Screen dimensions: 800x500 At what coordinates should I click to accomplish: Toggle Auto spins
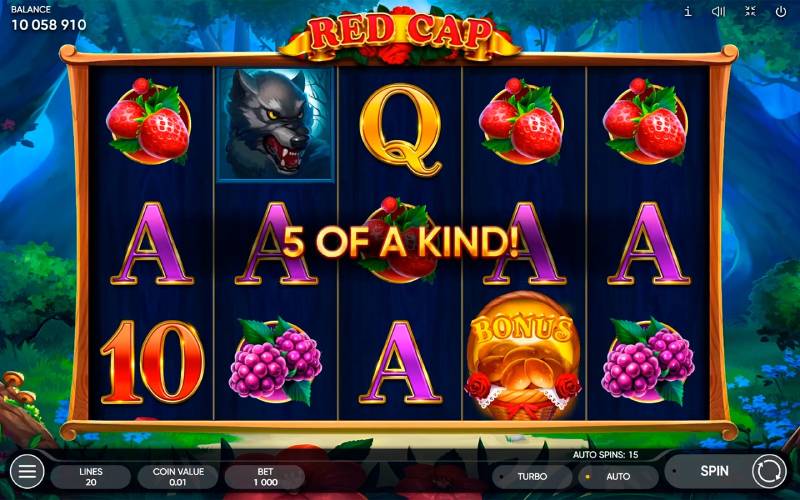[x=617, y=476]
